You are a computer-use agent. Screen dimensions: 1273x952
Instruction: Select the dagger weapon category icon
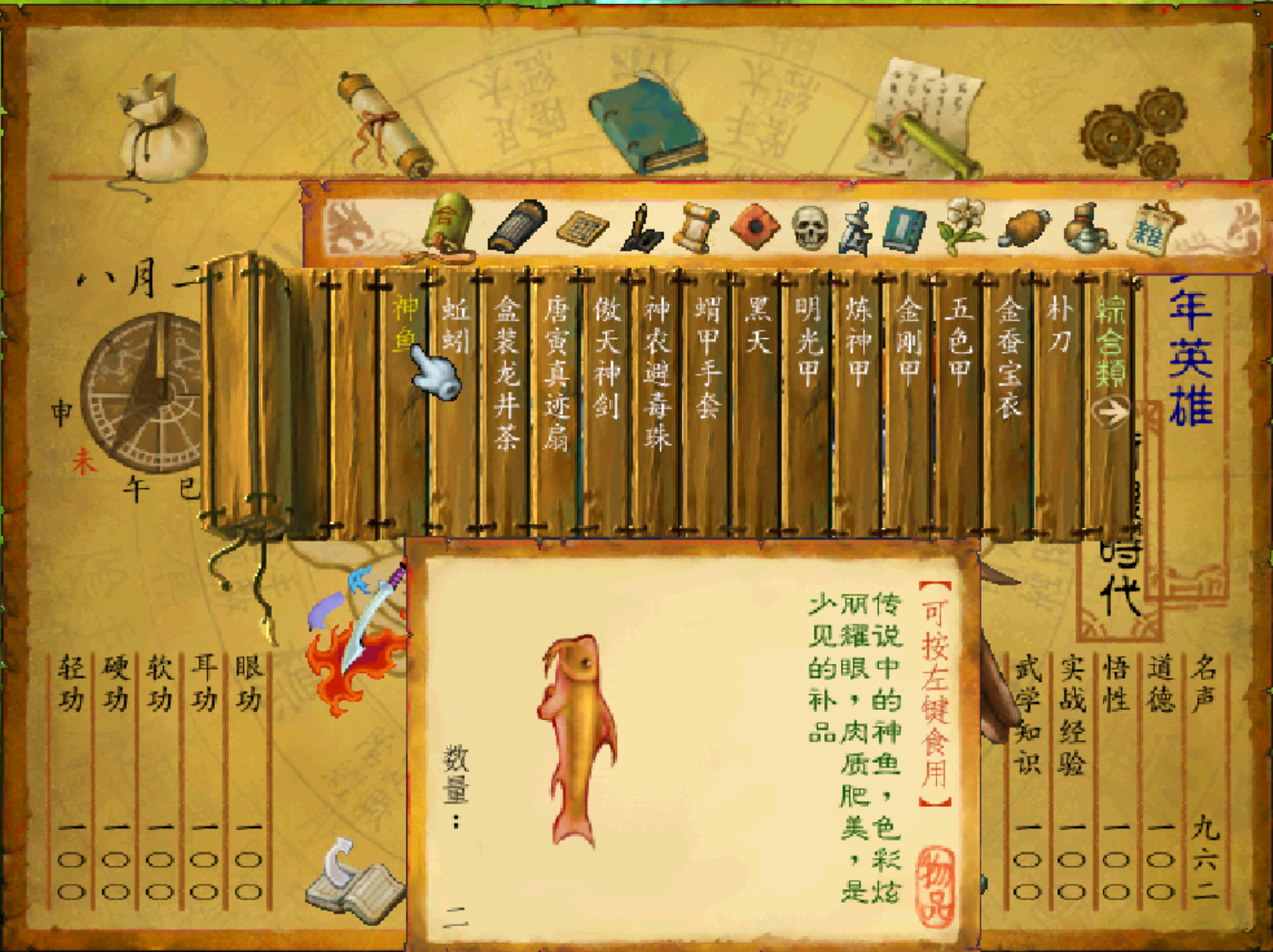(x=854, y=229)
